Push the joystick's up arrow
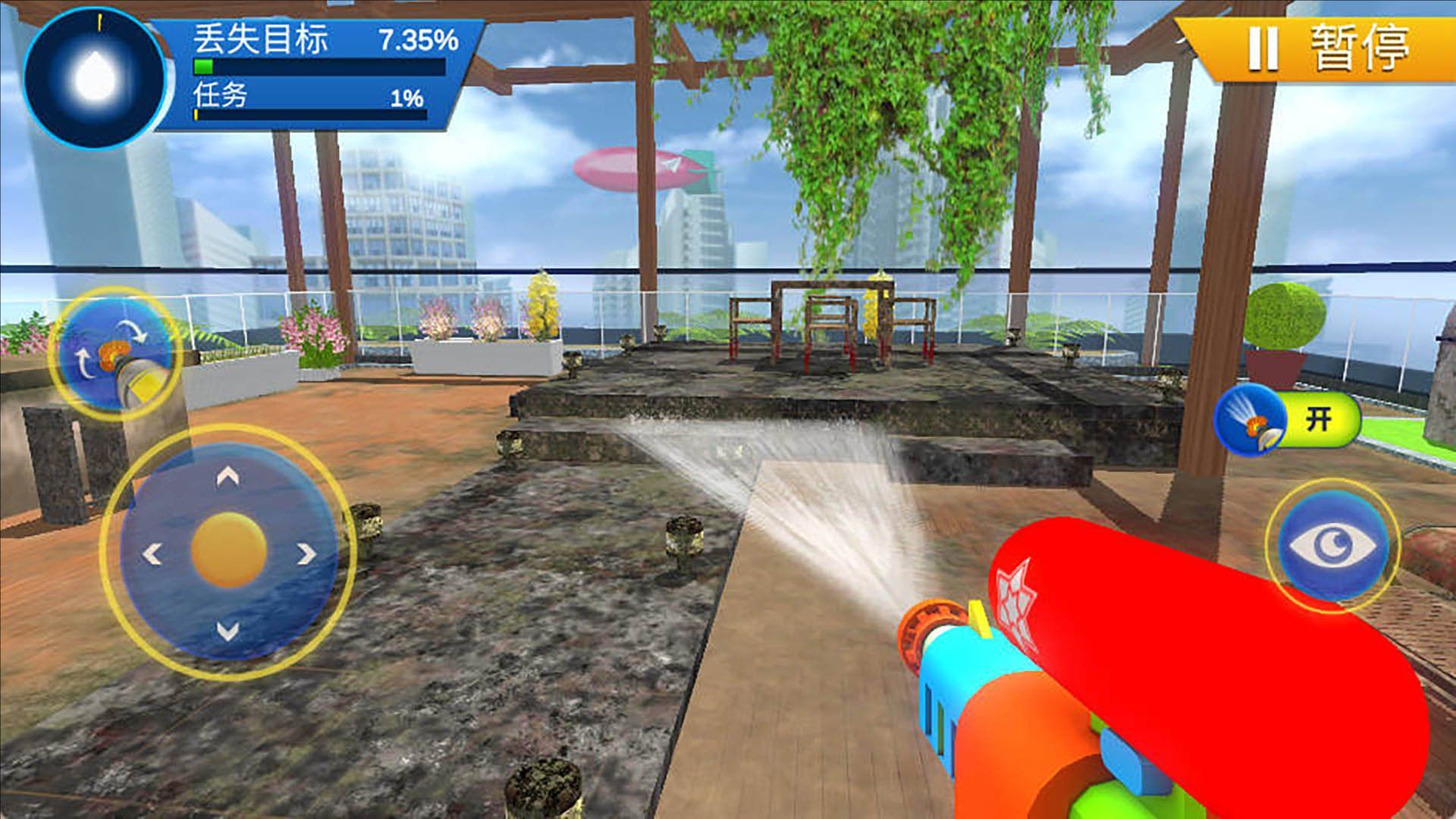 228,477
